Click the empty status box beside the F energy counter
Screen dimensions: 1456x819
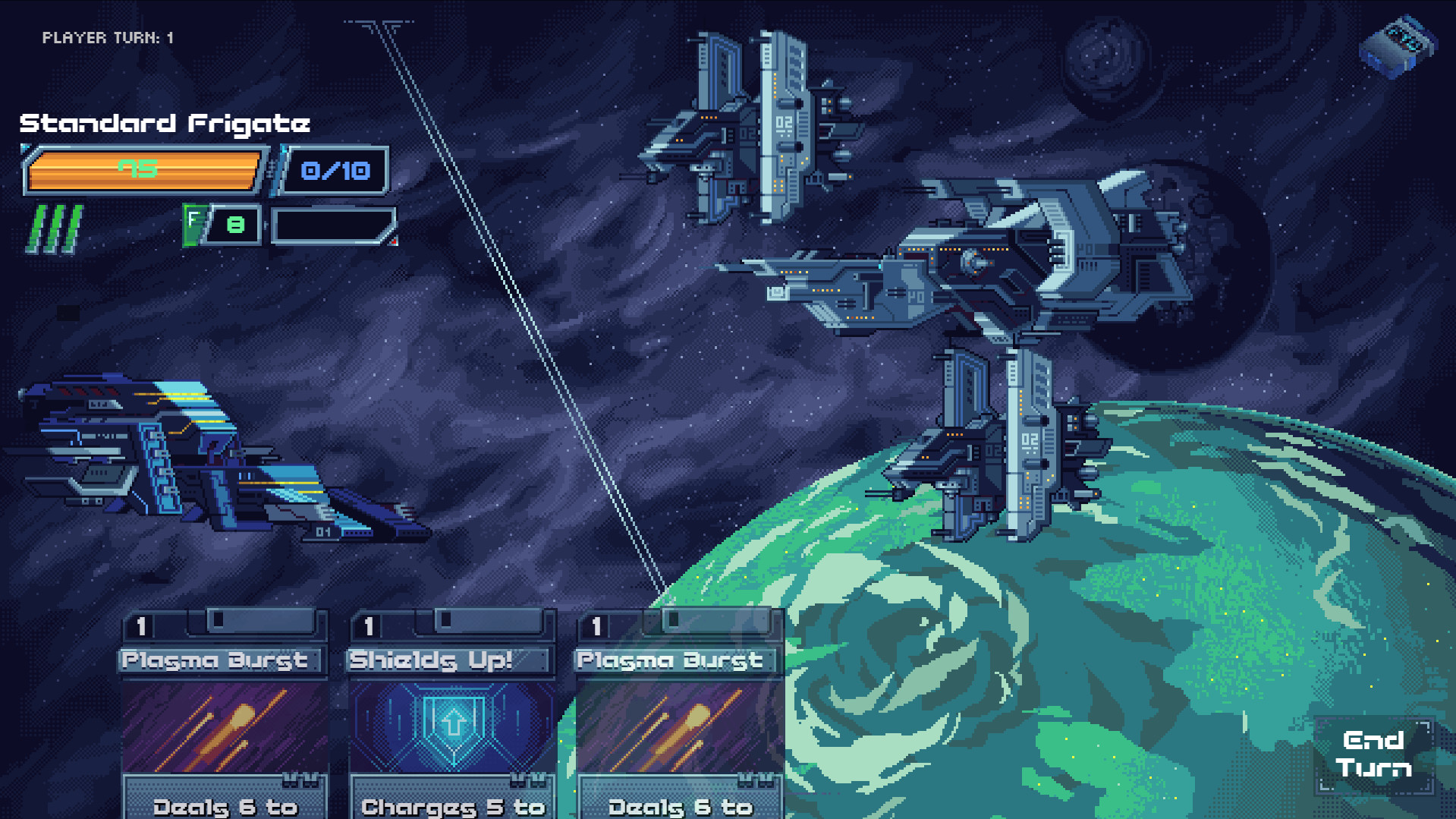click(x=332, y=225)
